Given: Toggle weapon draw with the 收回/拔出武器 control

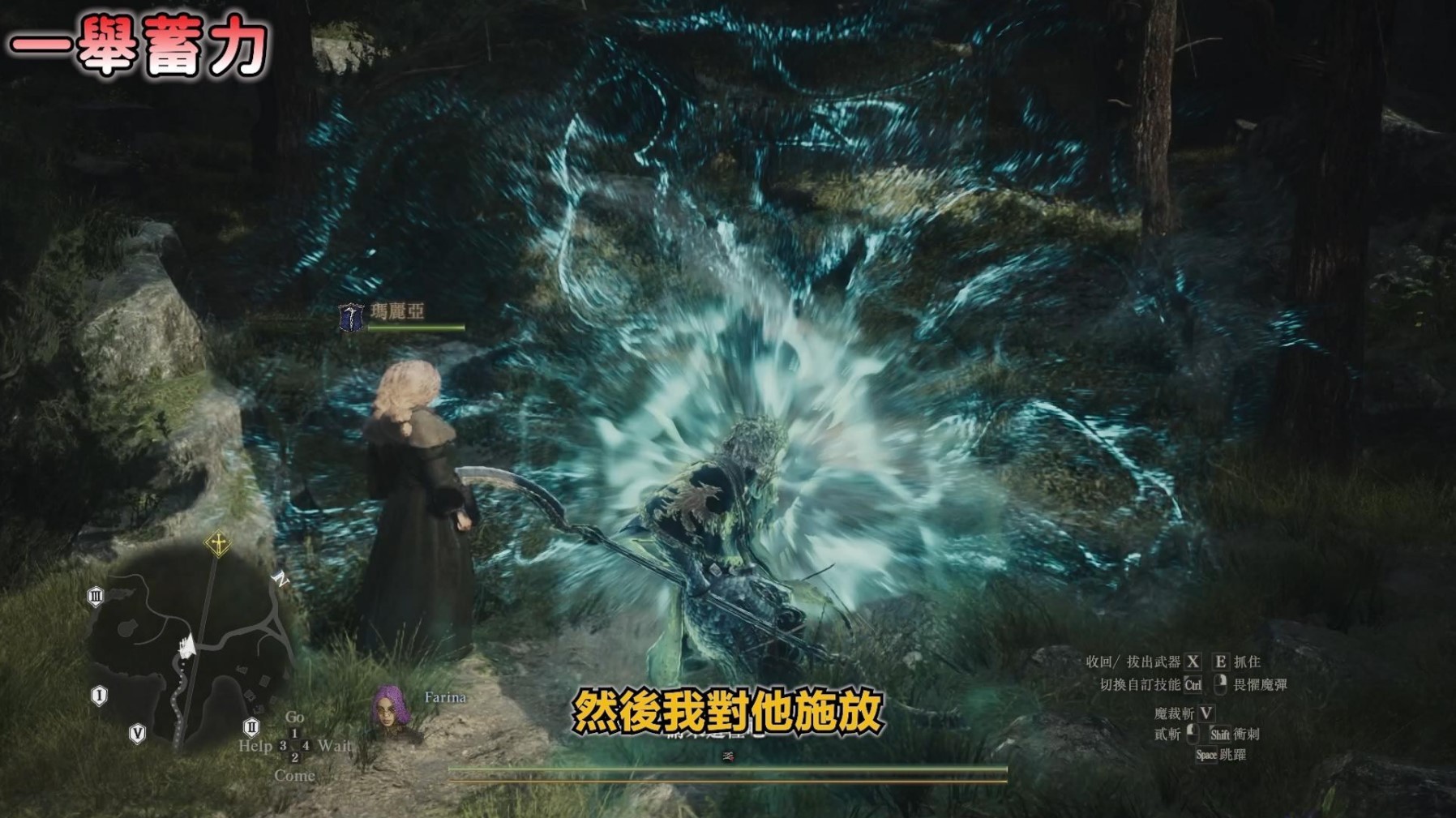Looking at the screenshot, I should coord(1135,662).
